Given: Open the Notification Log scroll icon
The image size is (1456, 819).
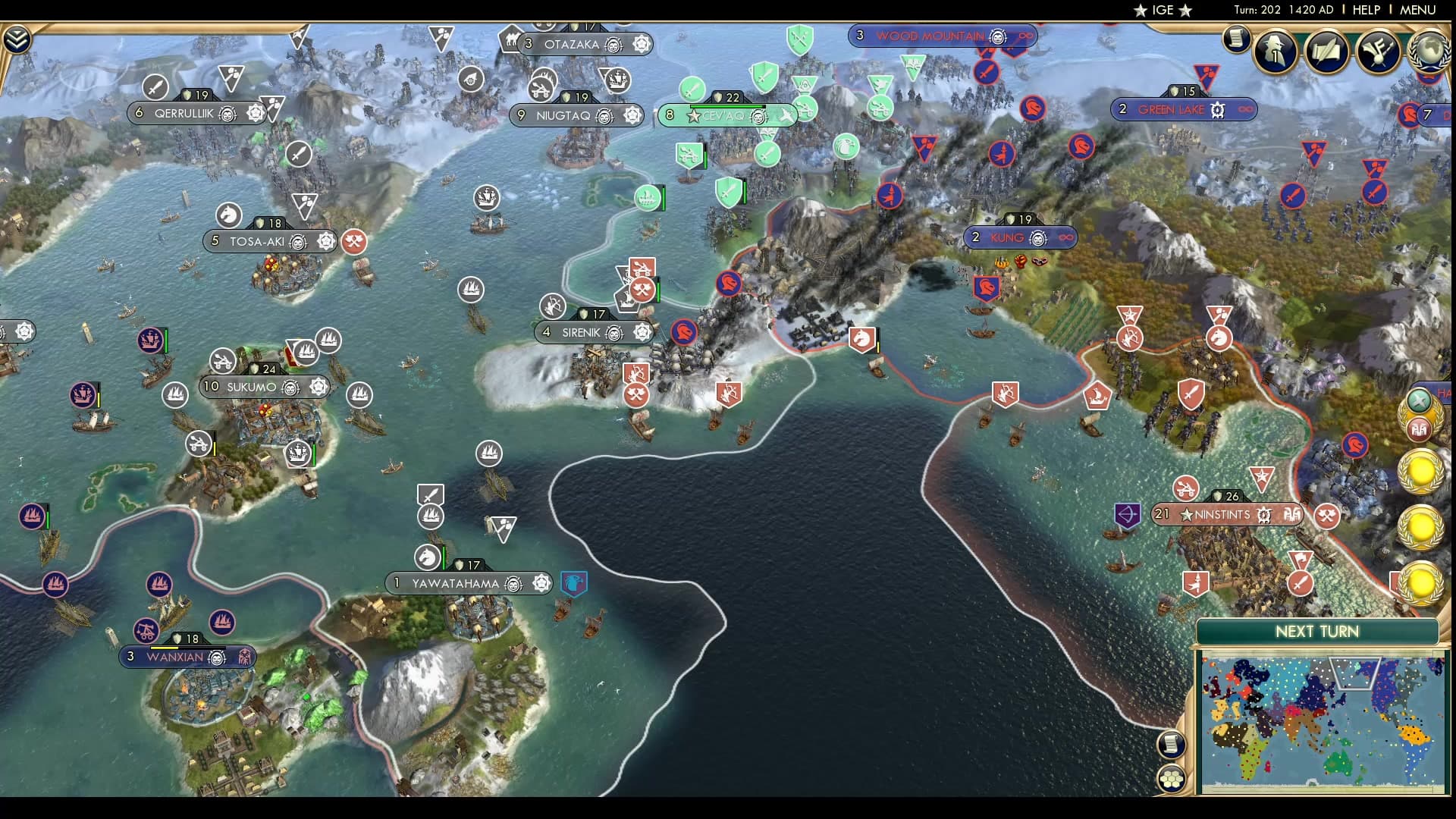Looking at the screenshot, I should click(1236, 39).
